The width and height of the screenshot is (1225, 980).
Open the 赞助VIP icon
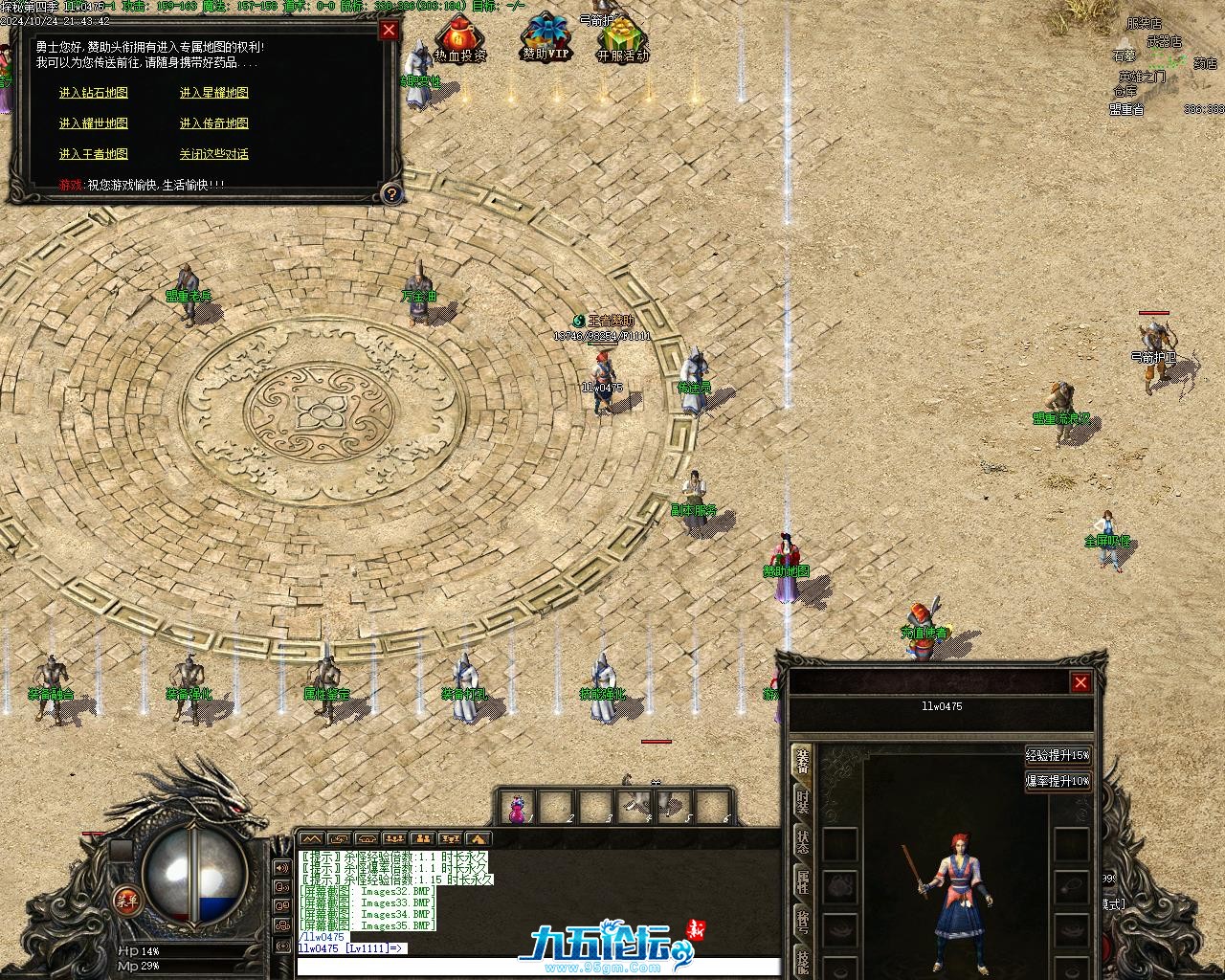(x=546, y=40)
